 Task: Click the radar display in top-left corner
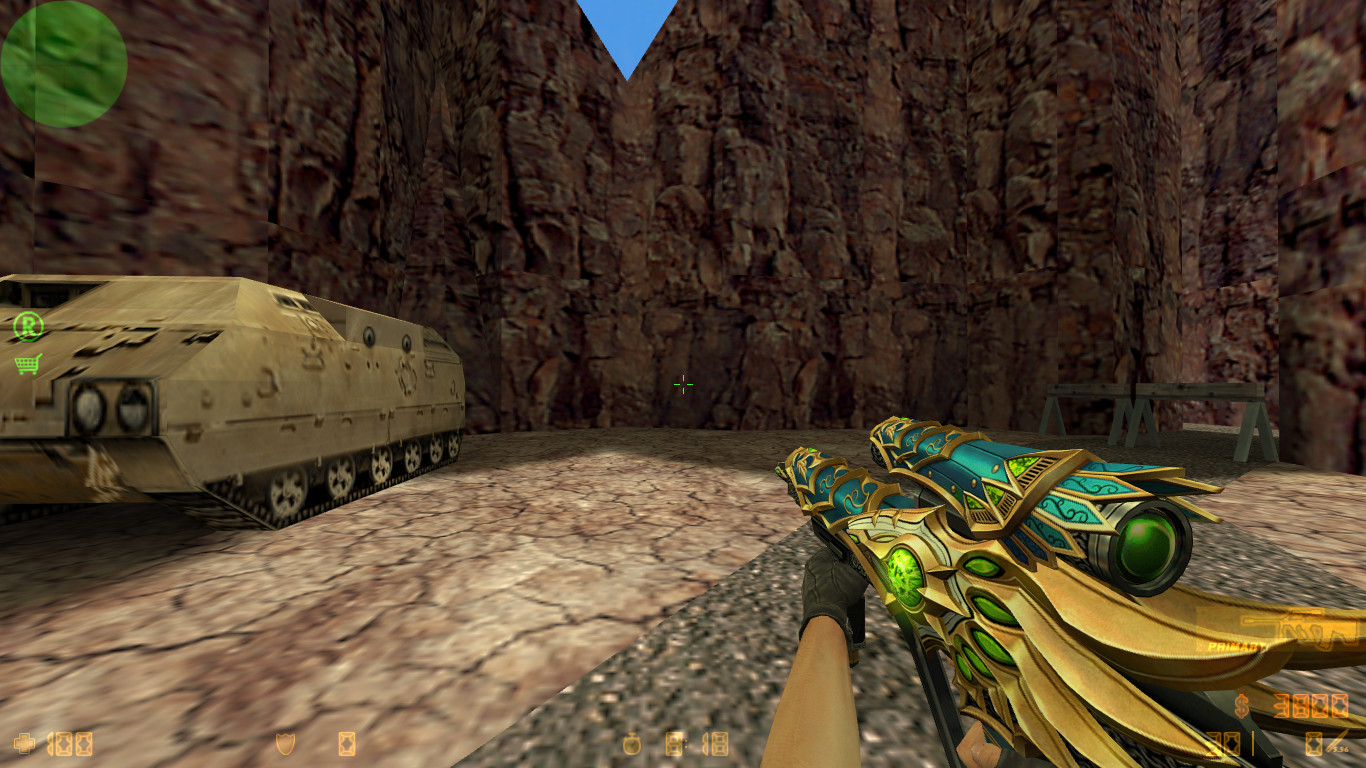tap(62, 62)
